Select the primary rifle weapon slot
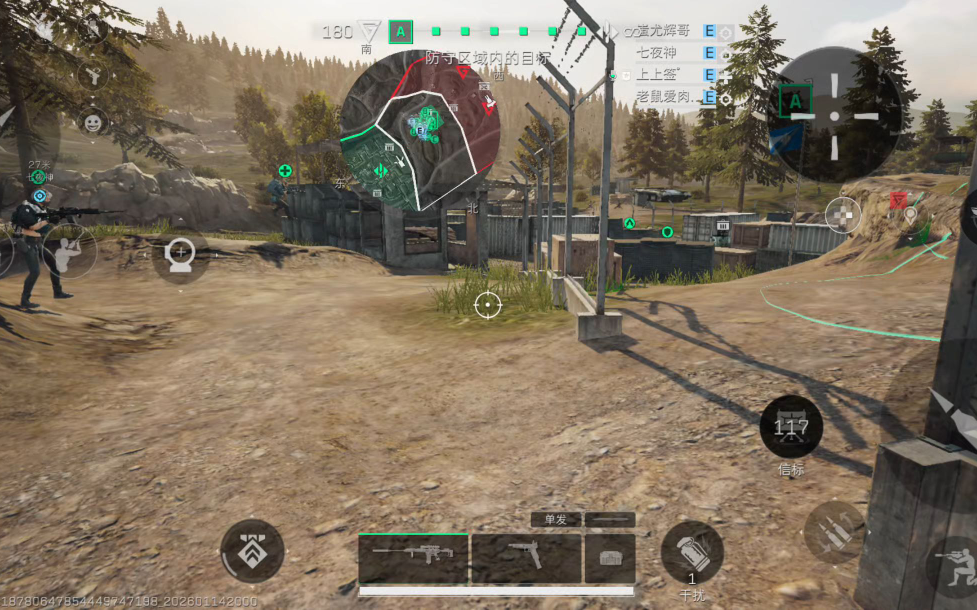Screen dimensions: 977x610 (x=413, y=558)
